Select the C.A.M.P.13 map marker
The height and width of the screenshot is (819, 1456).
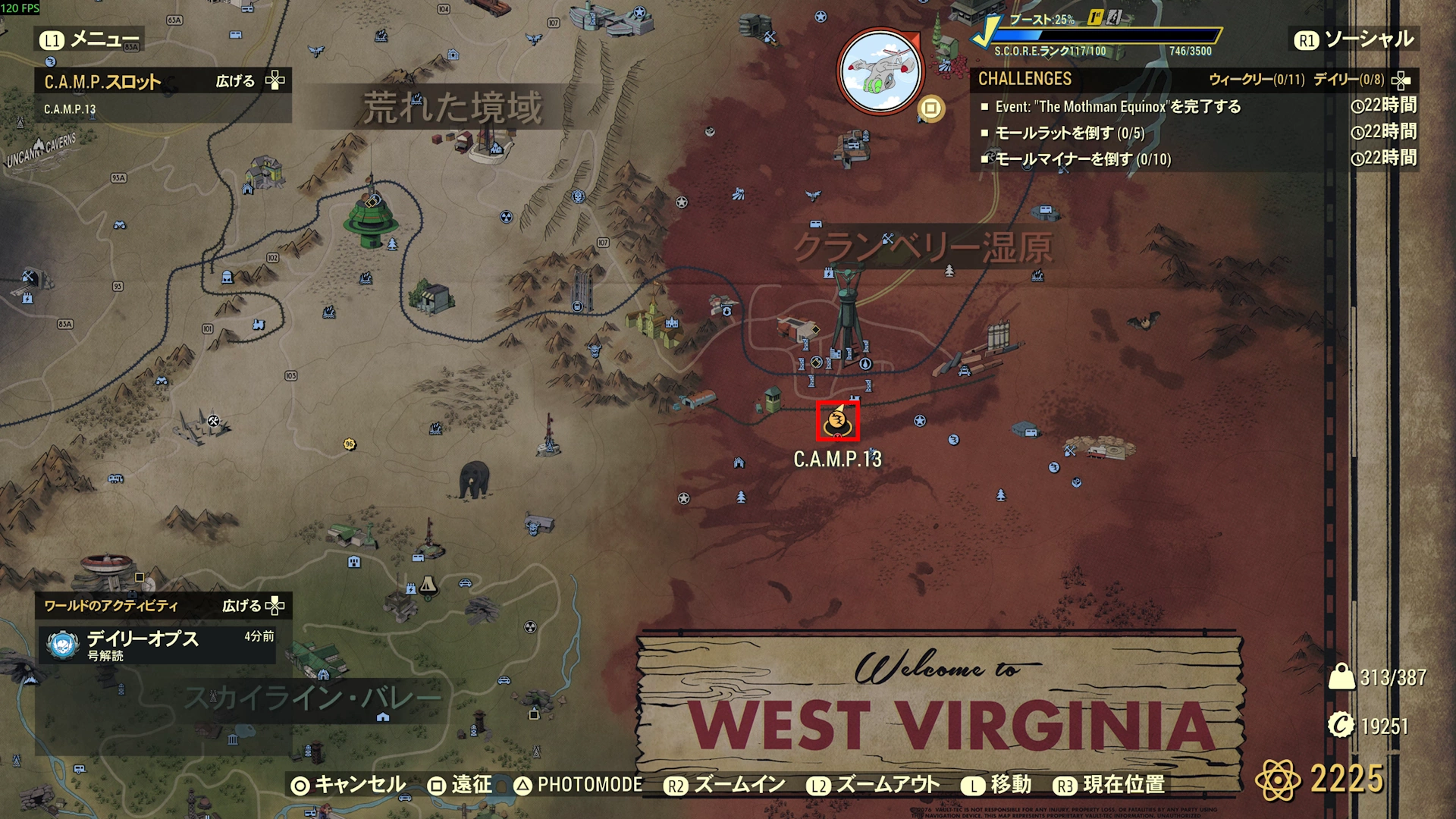pos(837,422)
